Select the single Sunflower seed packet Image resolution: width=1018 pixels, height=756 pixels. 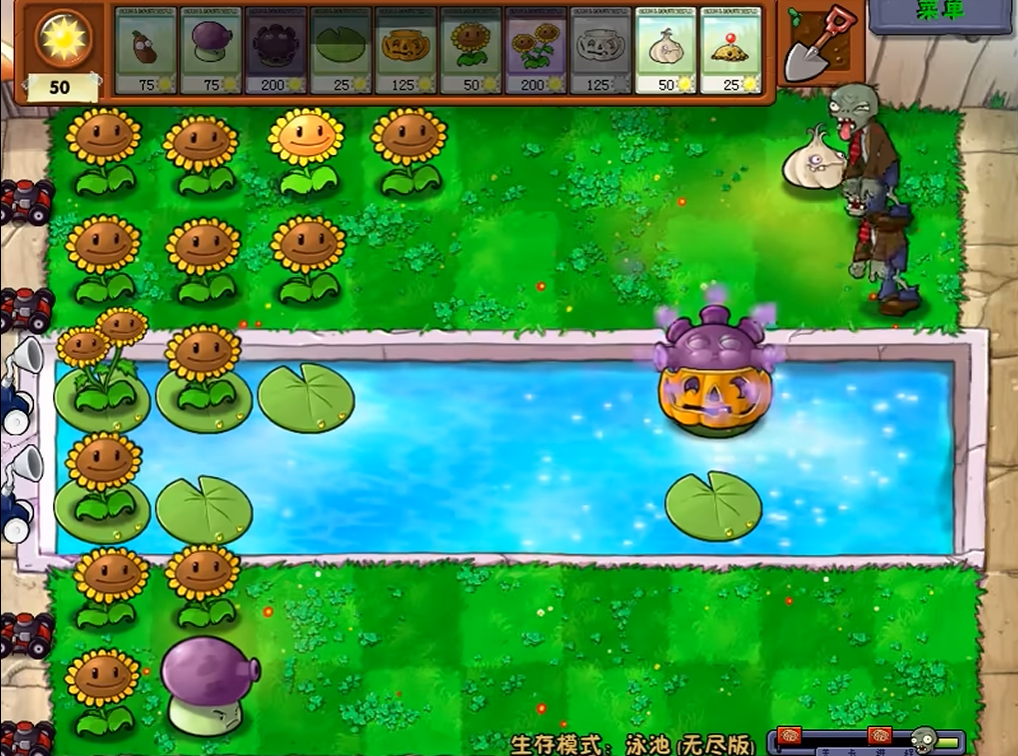click(x=470, y=50)
